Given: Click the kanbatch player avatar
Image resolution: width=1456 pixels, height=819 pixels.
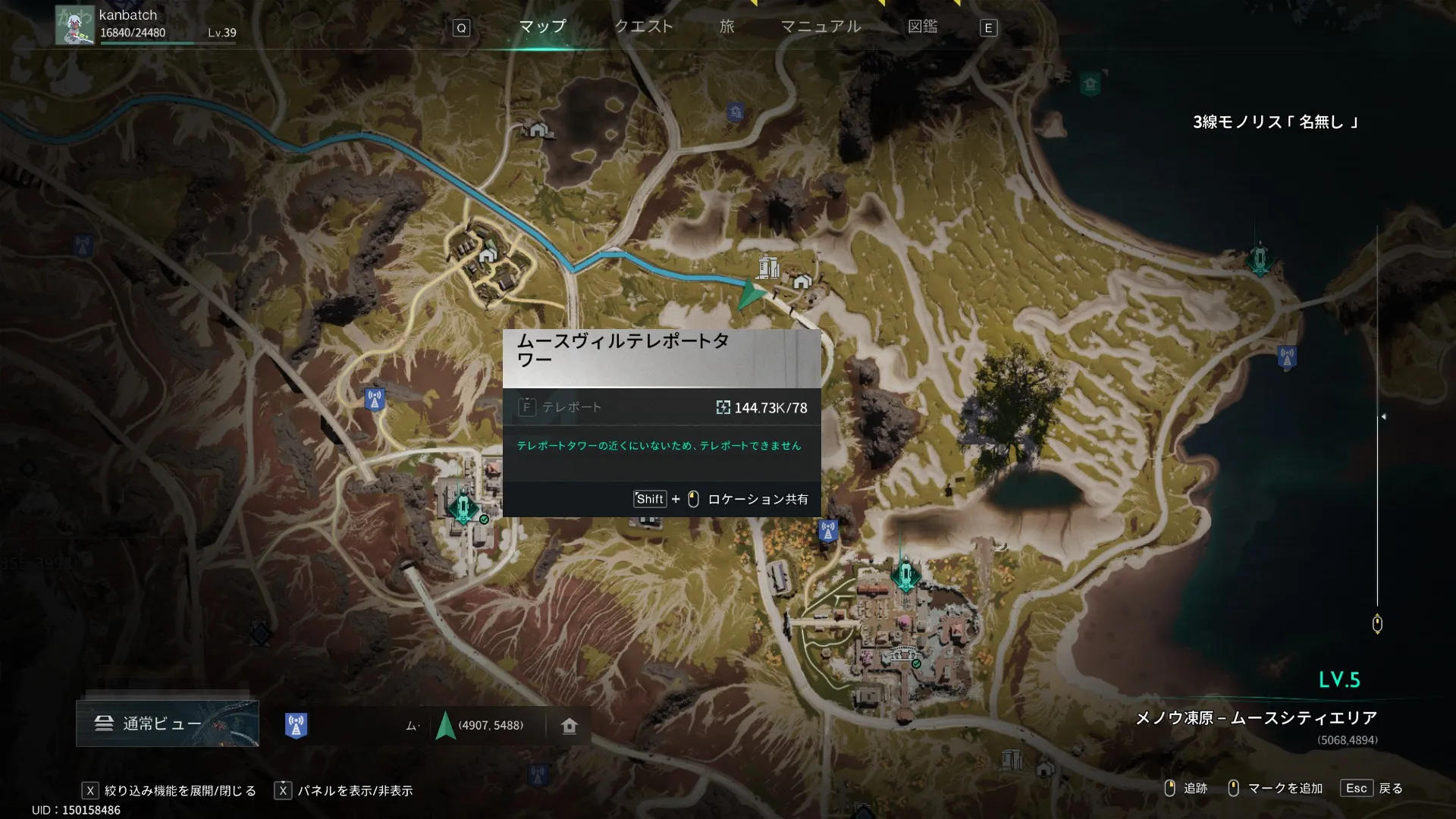Looking at the screenshot, I should coord(74,26).
